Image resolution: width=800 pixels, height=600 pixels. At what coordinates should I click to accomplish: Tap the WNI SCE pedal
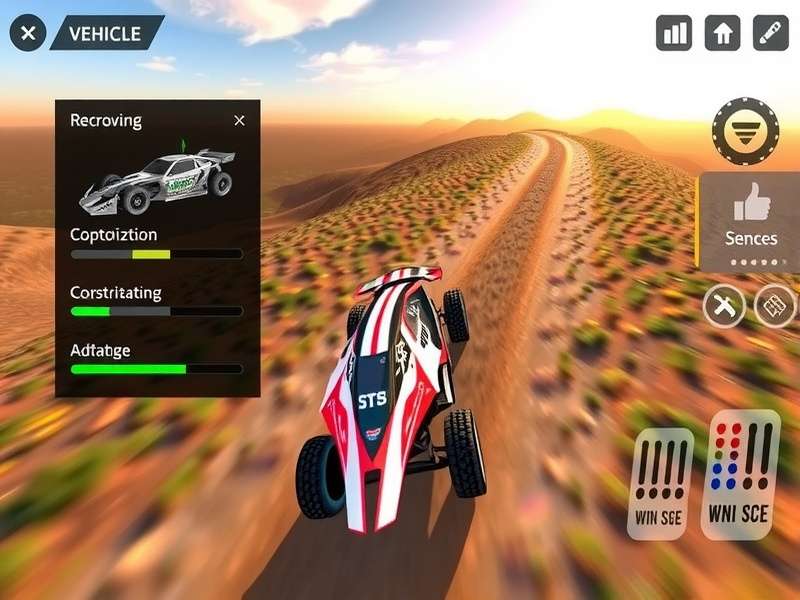tap(740, 474)
